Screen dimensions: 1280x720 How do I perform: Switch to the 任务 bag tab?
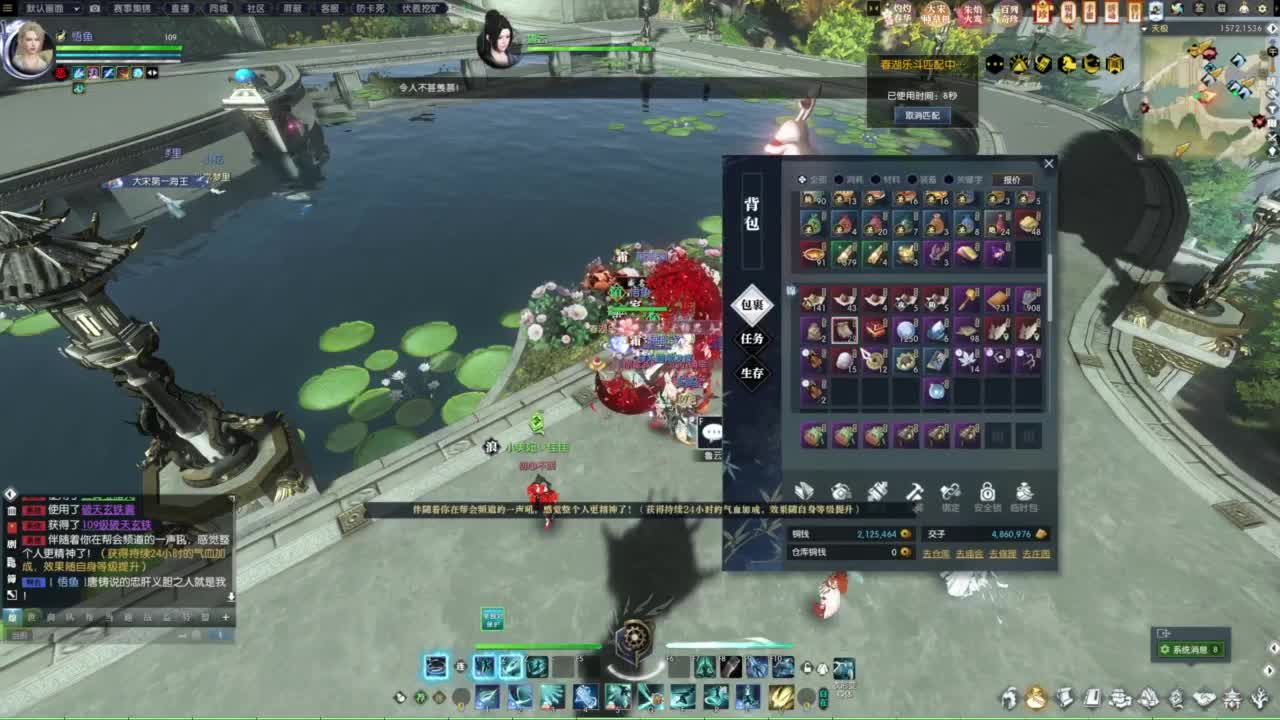point(752,339)
